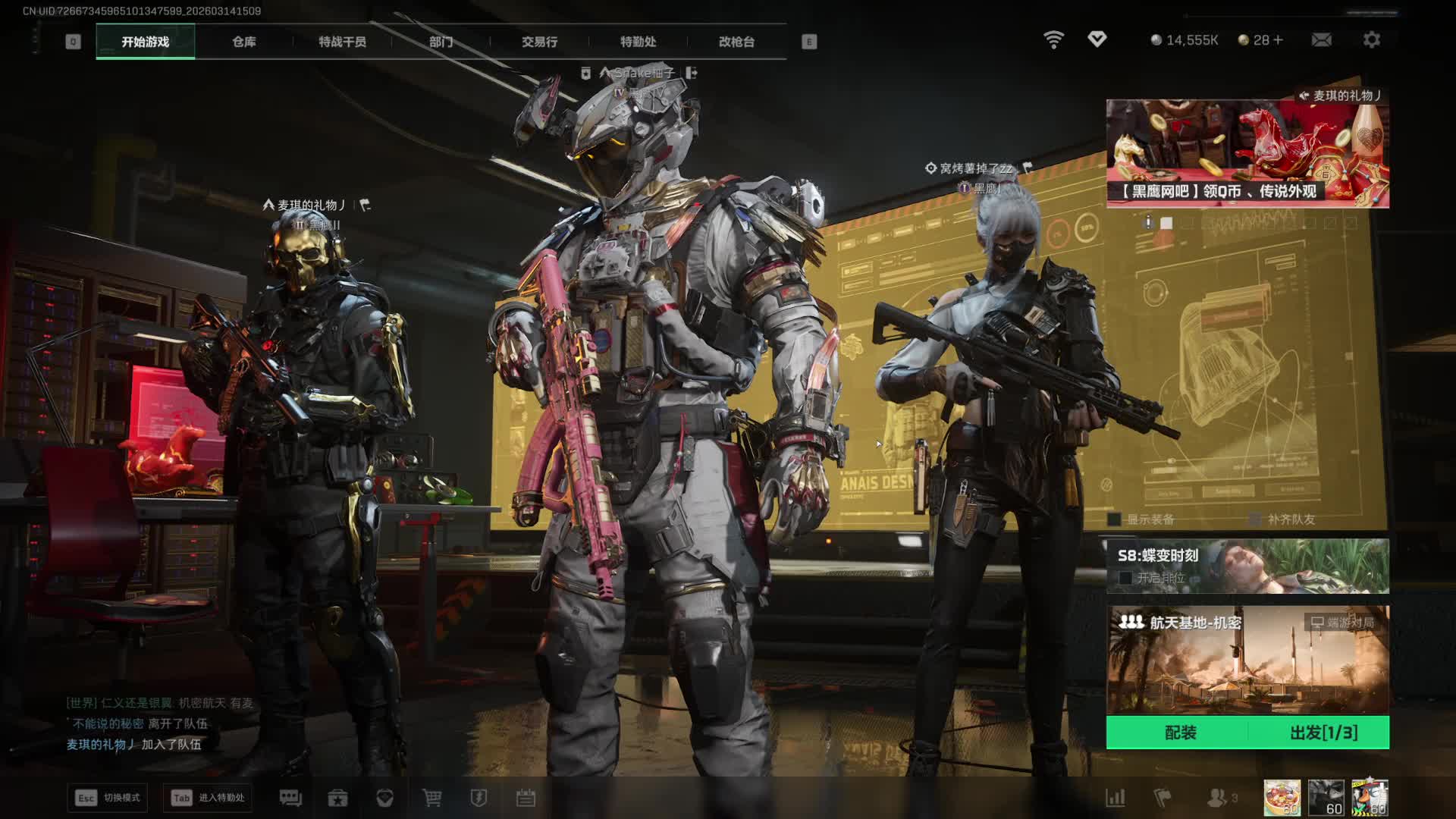Open the settings gear icon
The image size is (1456, 819).
(1371, 39)
